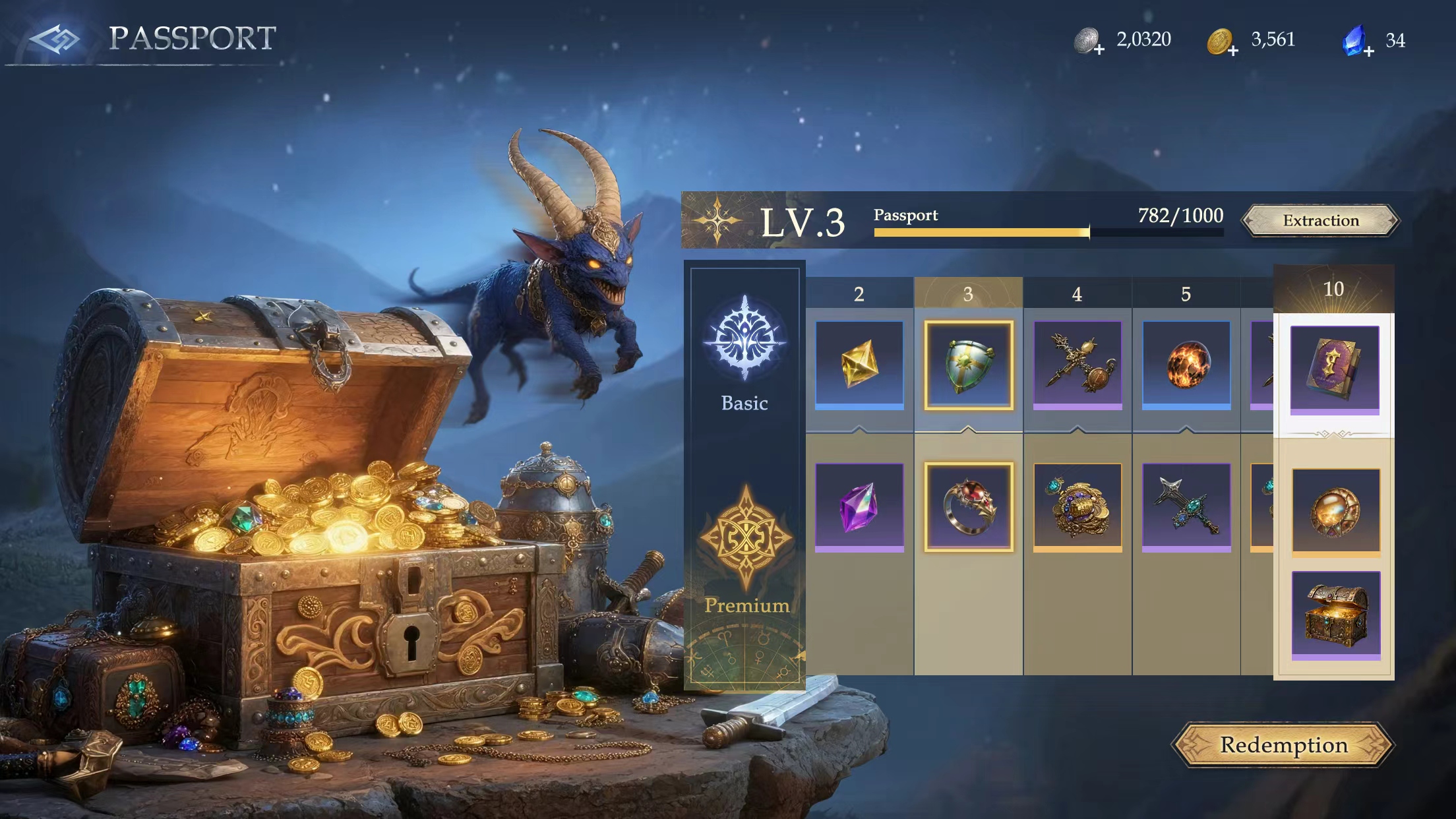Add more blue crystals
This screenshot has height=819, width=1456.
(x=1368, y=51)
